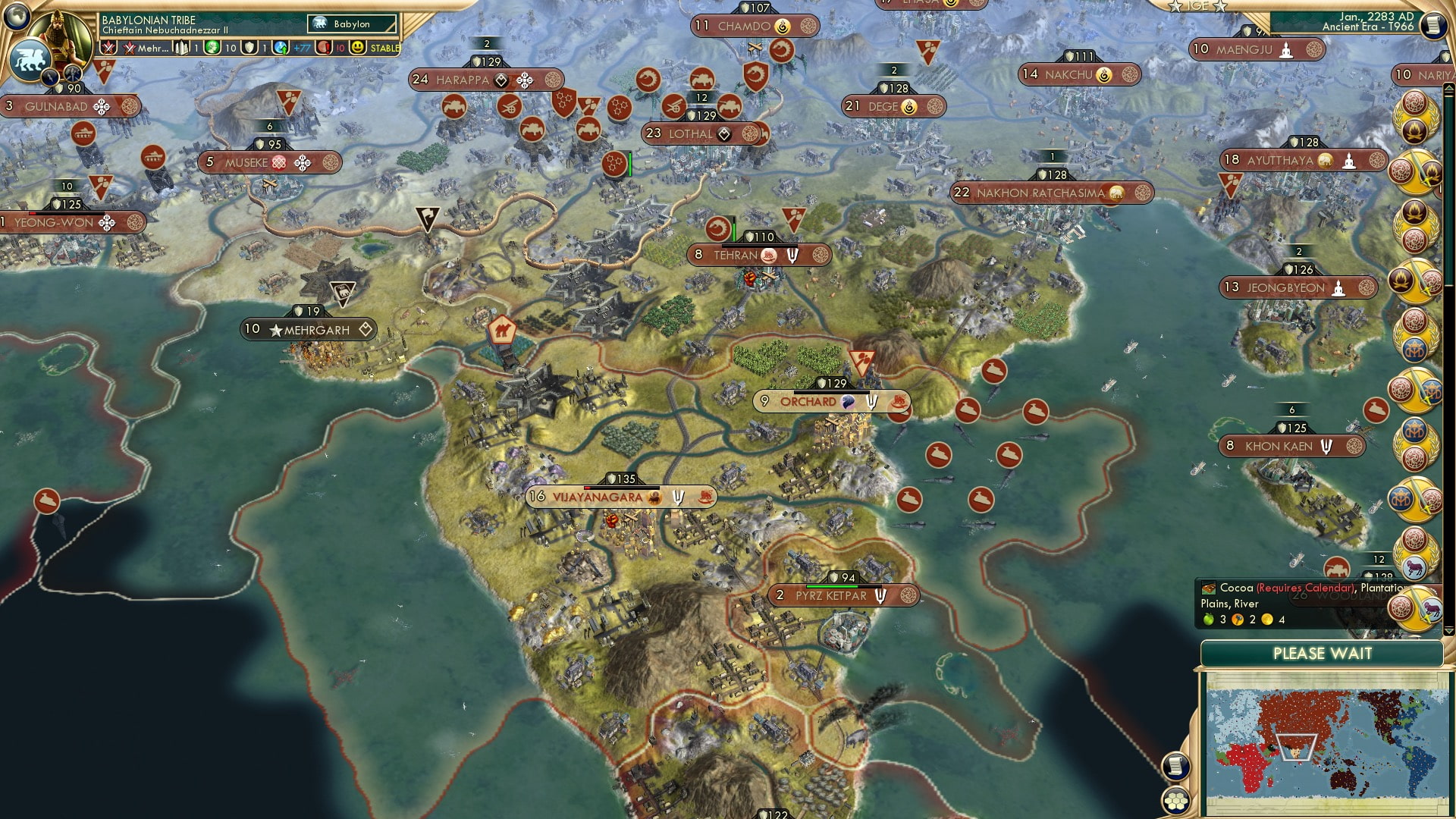Click the scroll icon beneath the date banner
Screen dimensions: 1456x819
(1433, 25)
